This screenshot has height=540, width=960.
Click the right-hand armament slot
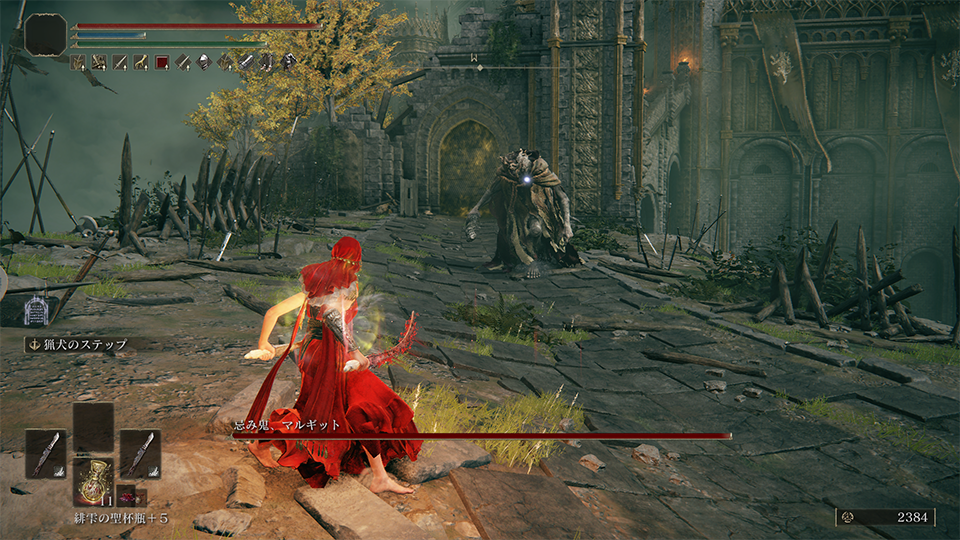coord(140,453)
